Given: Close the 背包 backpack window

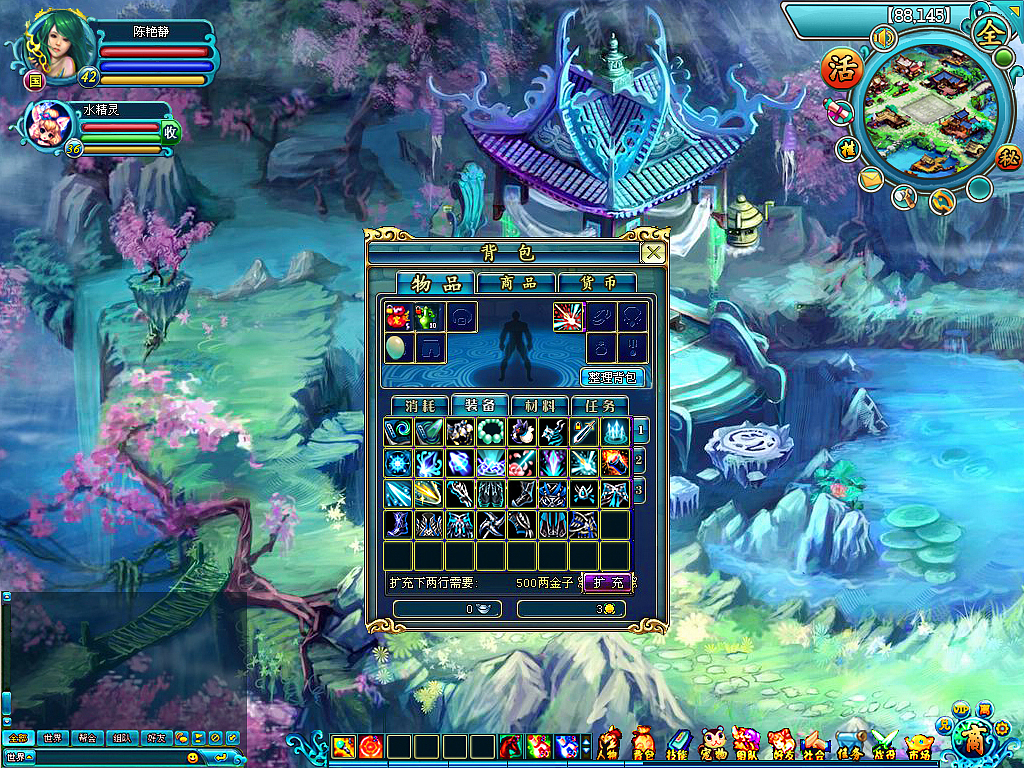Looking at the screenshot, I should pos(652,253).
